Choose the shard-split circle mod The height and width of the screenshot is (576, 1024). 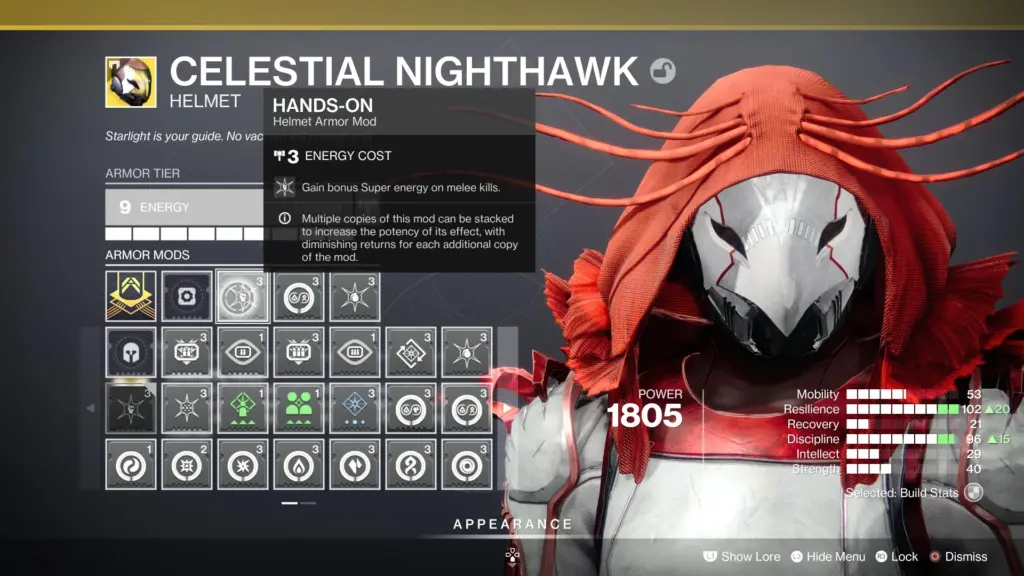354,464
